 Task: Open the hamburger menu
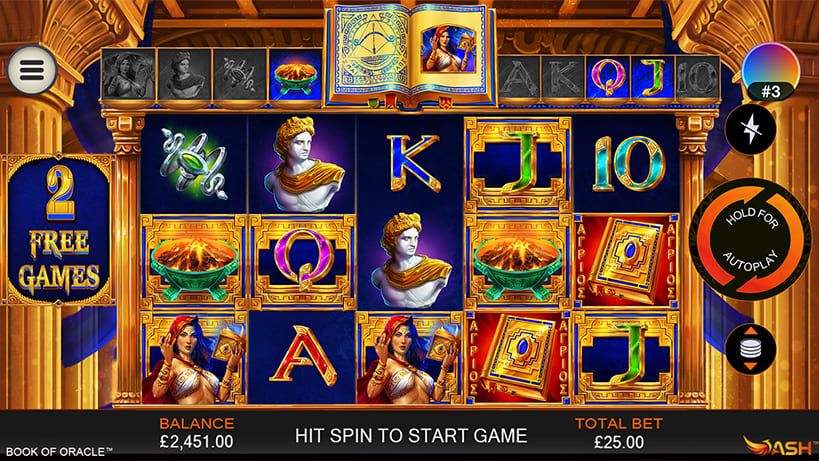point(29,68)
